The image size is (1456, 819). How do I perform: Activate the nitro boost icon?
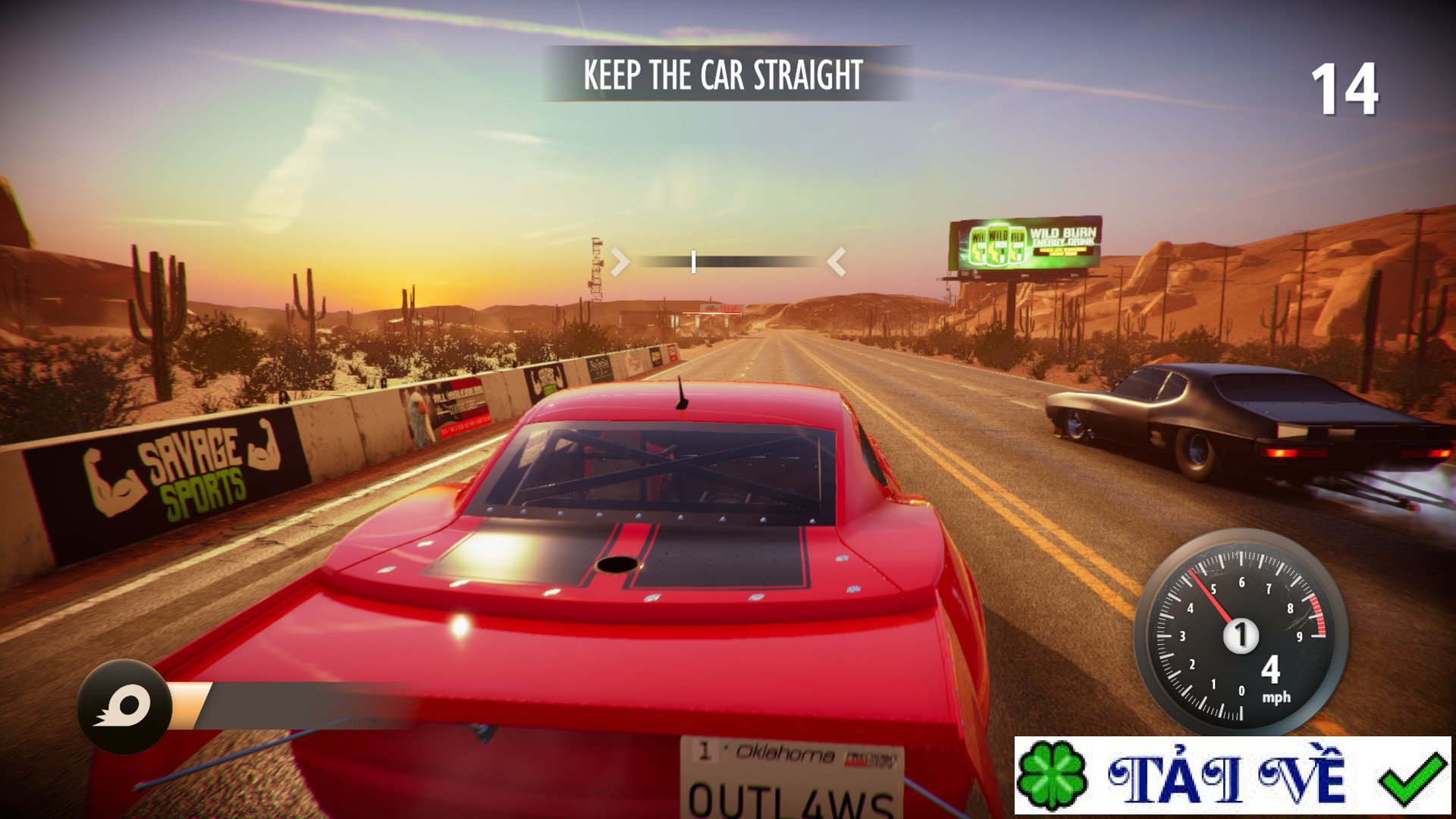(124, 707)
